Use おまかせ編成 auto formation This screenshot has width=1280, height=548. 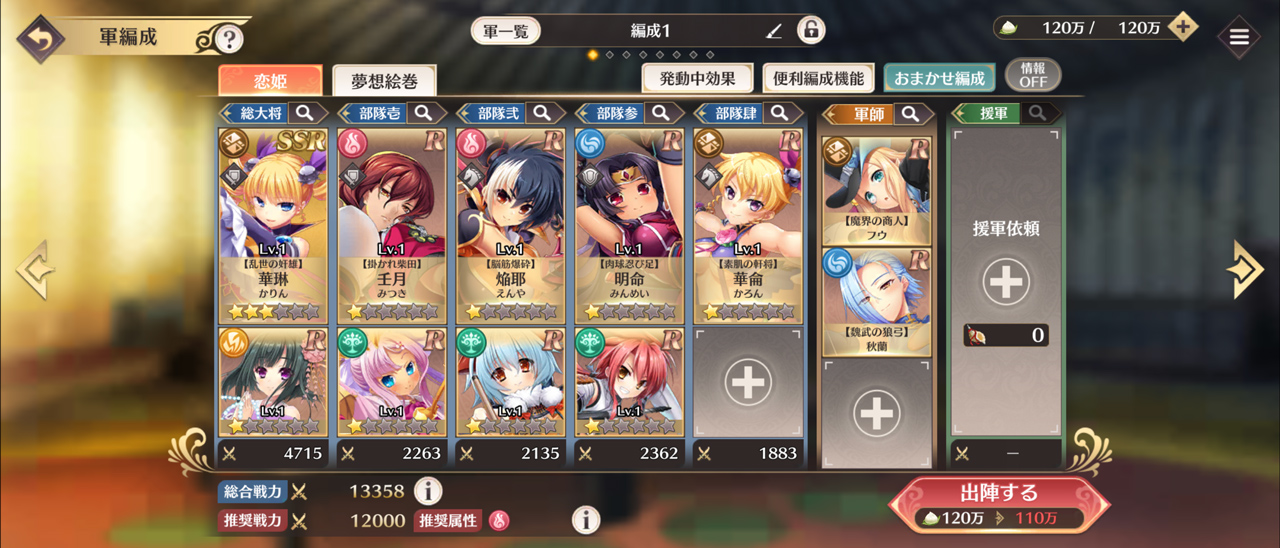coord(939,77)
